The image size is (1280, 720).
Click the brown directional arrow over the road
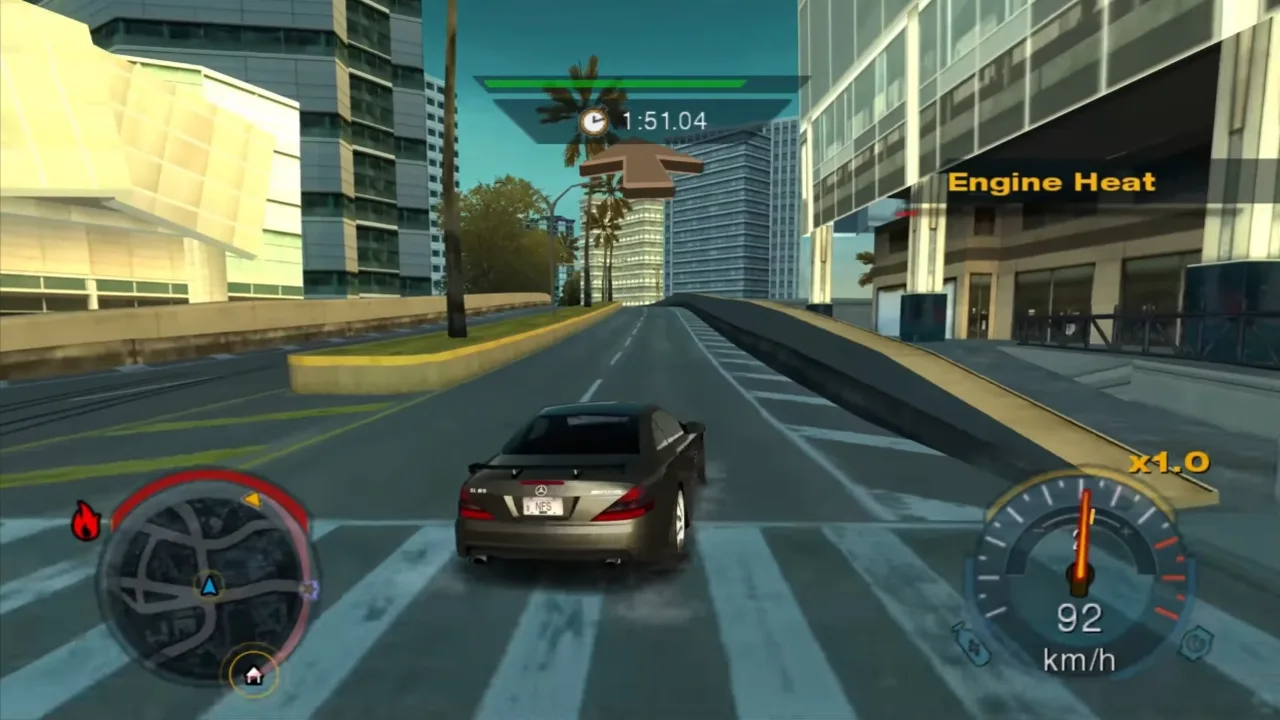coord(643,166)
